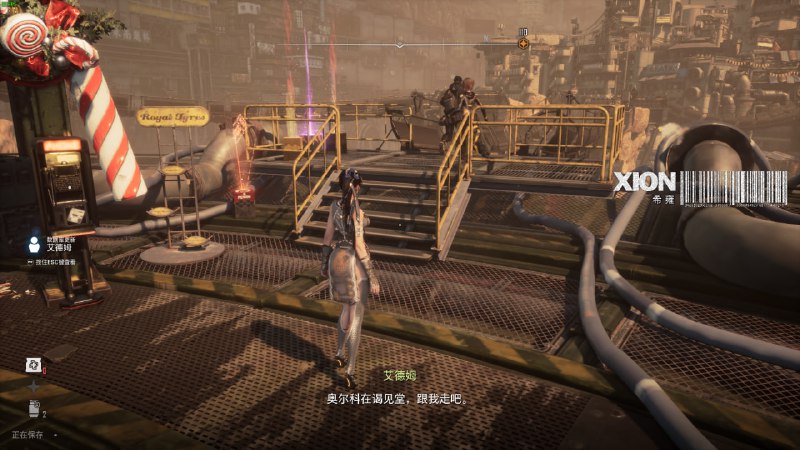Click the compass bar center indicator
This screenshot has height=450, width=800.
coord(400,44)
